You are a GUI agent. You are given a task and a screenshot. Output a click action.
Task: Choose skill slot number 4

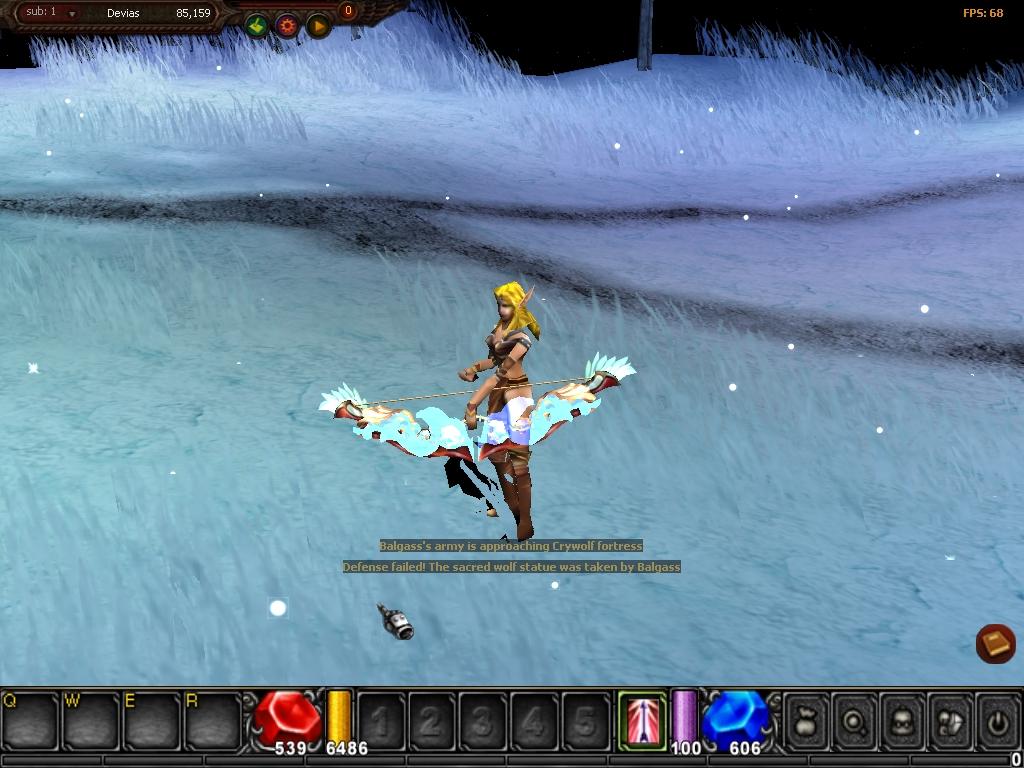534,720
